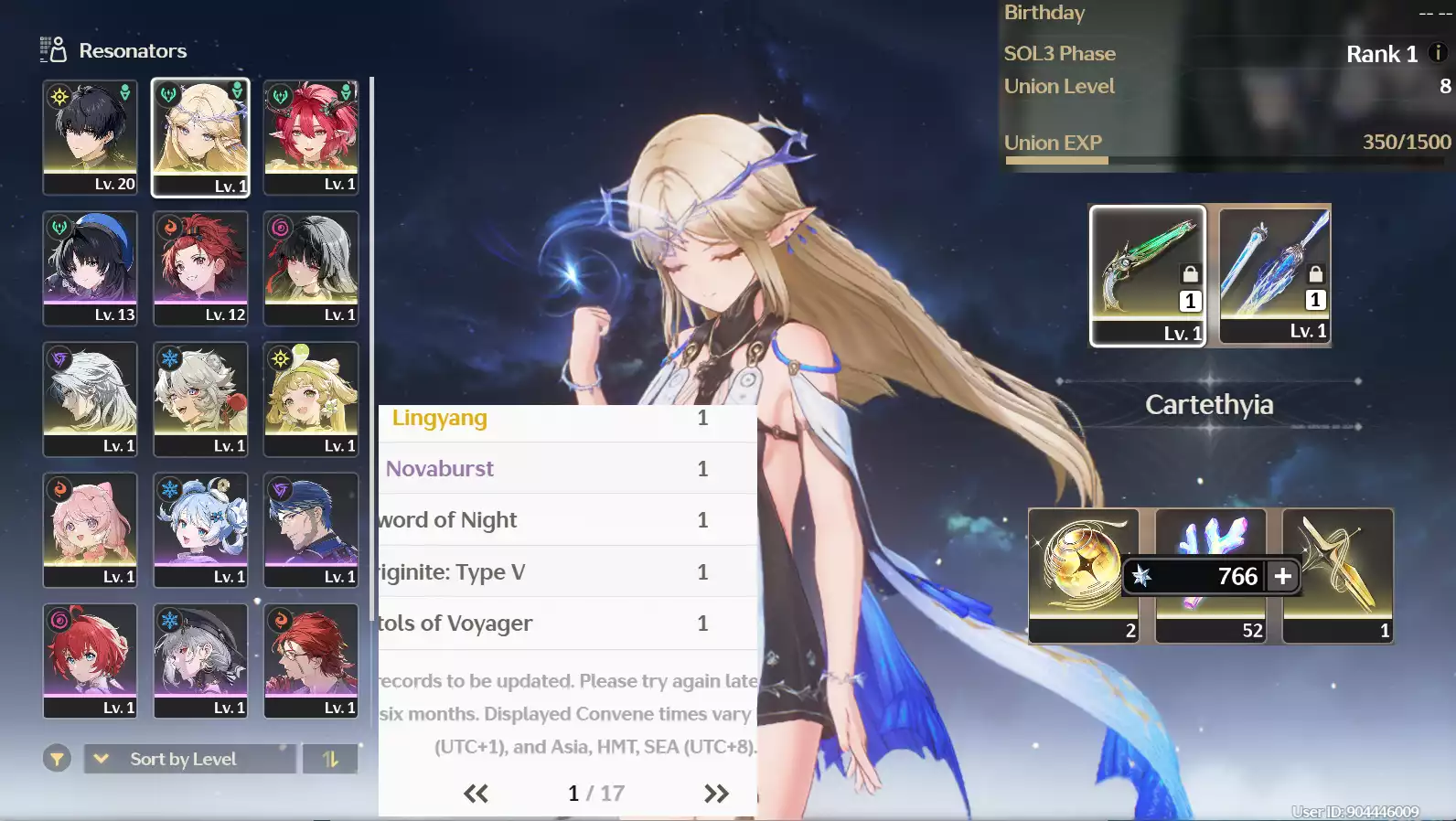This screenshot has width=1456, height=821.
Task: Pick the blue beret Lv. 13 resonator
Action: click(x=90, y=267)
